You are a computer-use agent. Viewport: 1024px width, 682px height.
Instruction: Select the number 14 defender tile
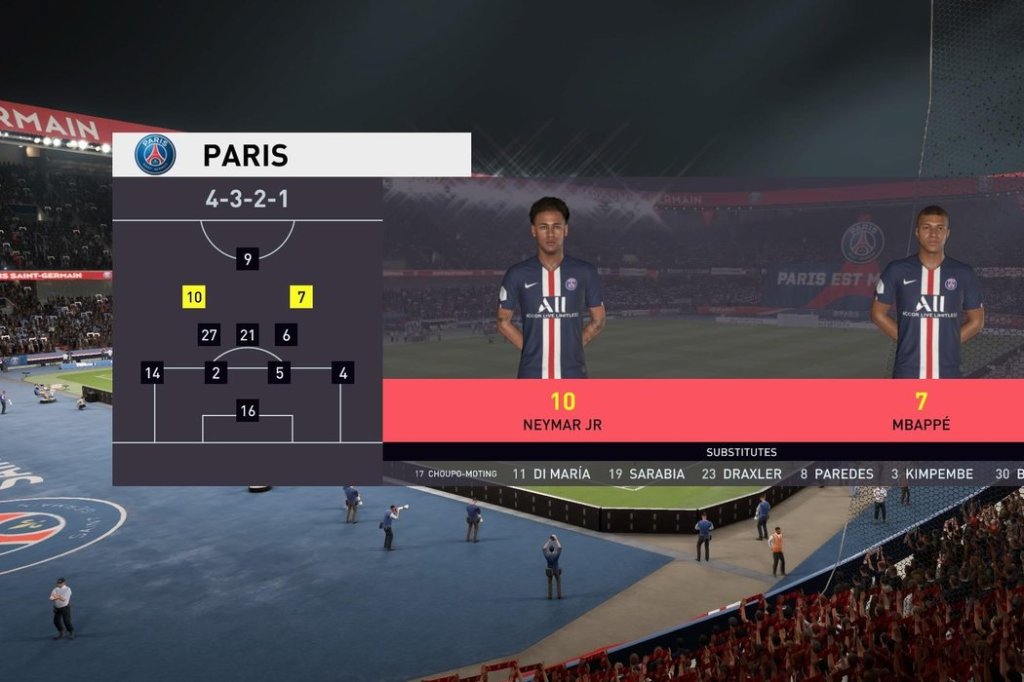tap(153, 373)
